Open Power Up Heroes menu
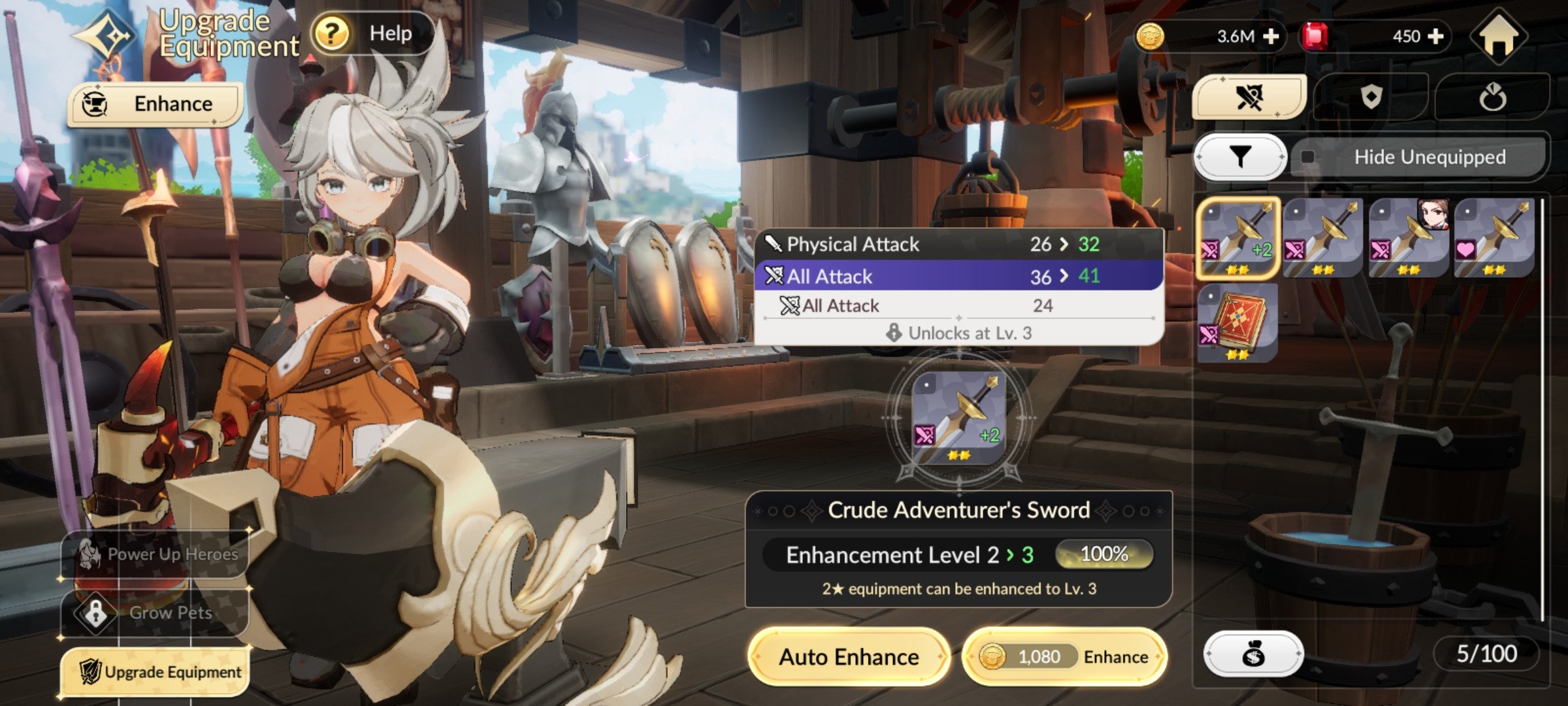This screenshot has height=706, width=1568. point(155,554)
